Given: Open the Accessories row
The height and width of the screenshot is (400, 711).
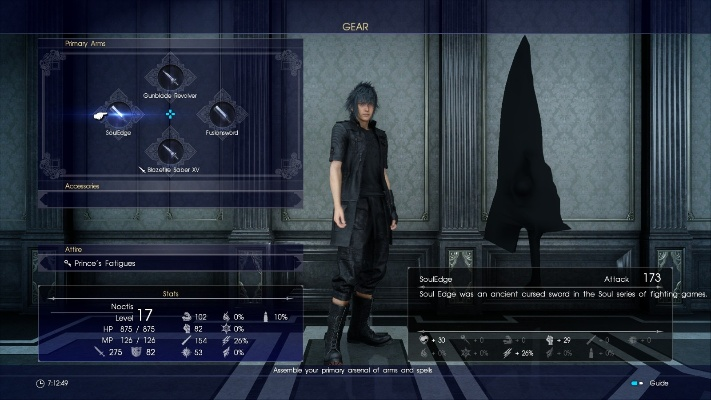Looking at the screenshot, I should pyautogui.click(x=170, y=186).
